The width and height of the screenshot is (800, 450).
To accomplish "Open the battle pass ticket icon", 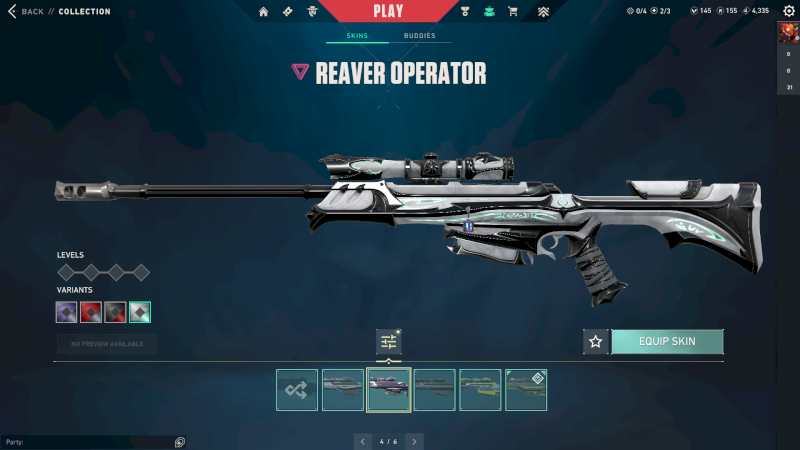I will (288, 12).
